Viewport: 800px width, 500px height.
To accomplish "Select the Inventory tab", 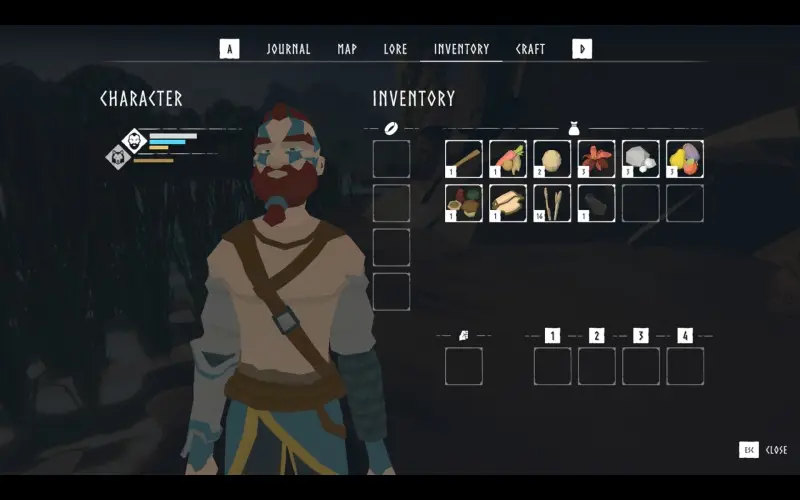I will tap(461, 49).
